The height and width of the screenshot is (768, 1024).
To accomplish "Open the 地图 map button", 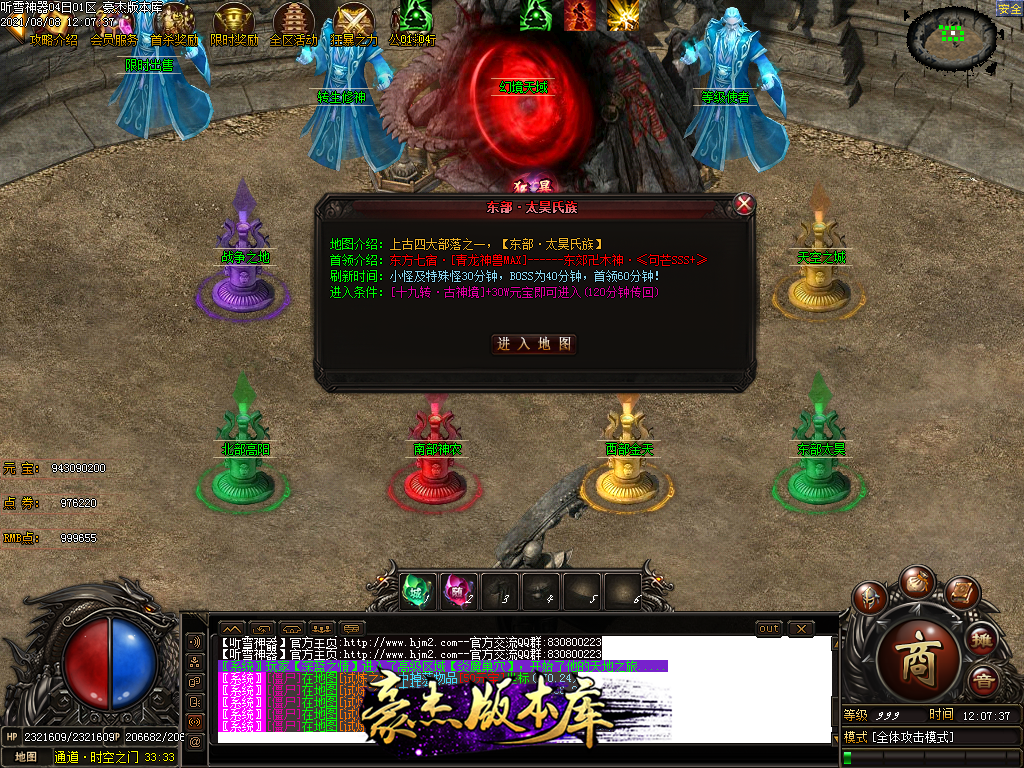I will [25, 757].
